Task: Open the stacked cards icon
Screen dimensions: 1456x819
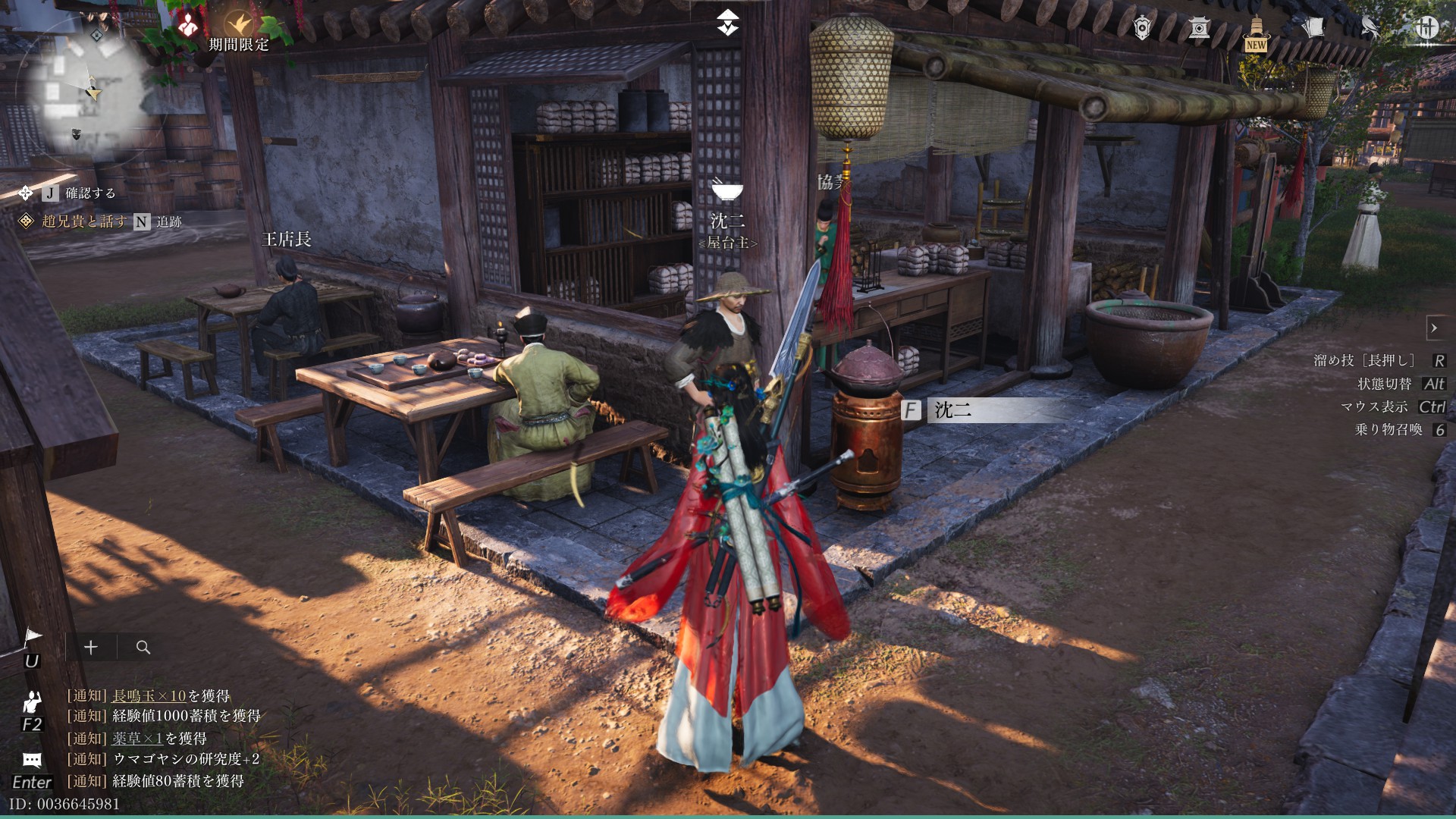Action: pos(1313,28)
